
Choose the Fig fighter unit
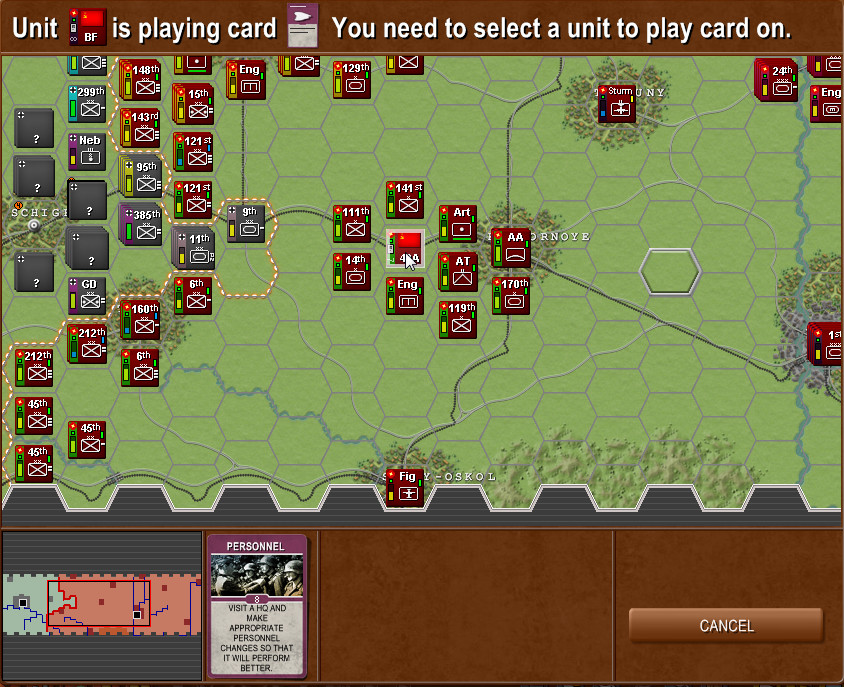(x=405, y=487)
